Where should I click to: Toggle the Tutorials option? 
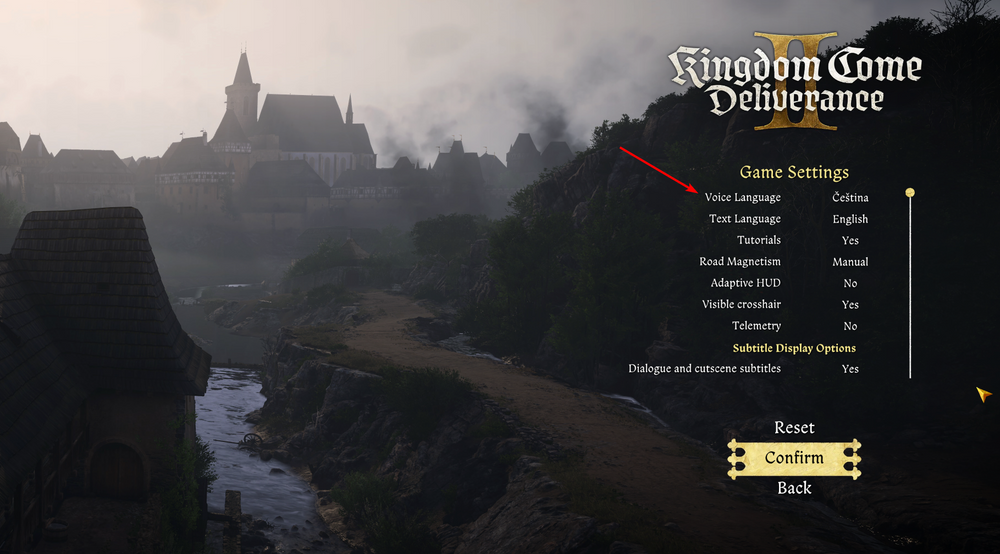[x=850, y=241]
